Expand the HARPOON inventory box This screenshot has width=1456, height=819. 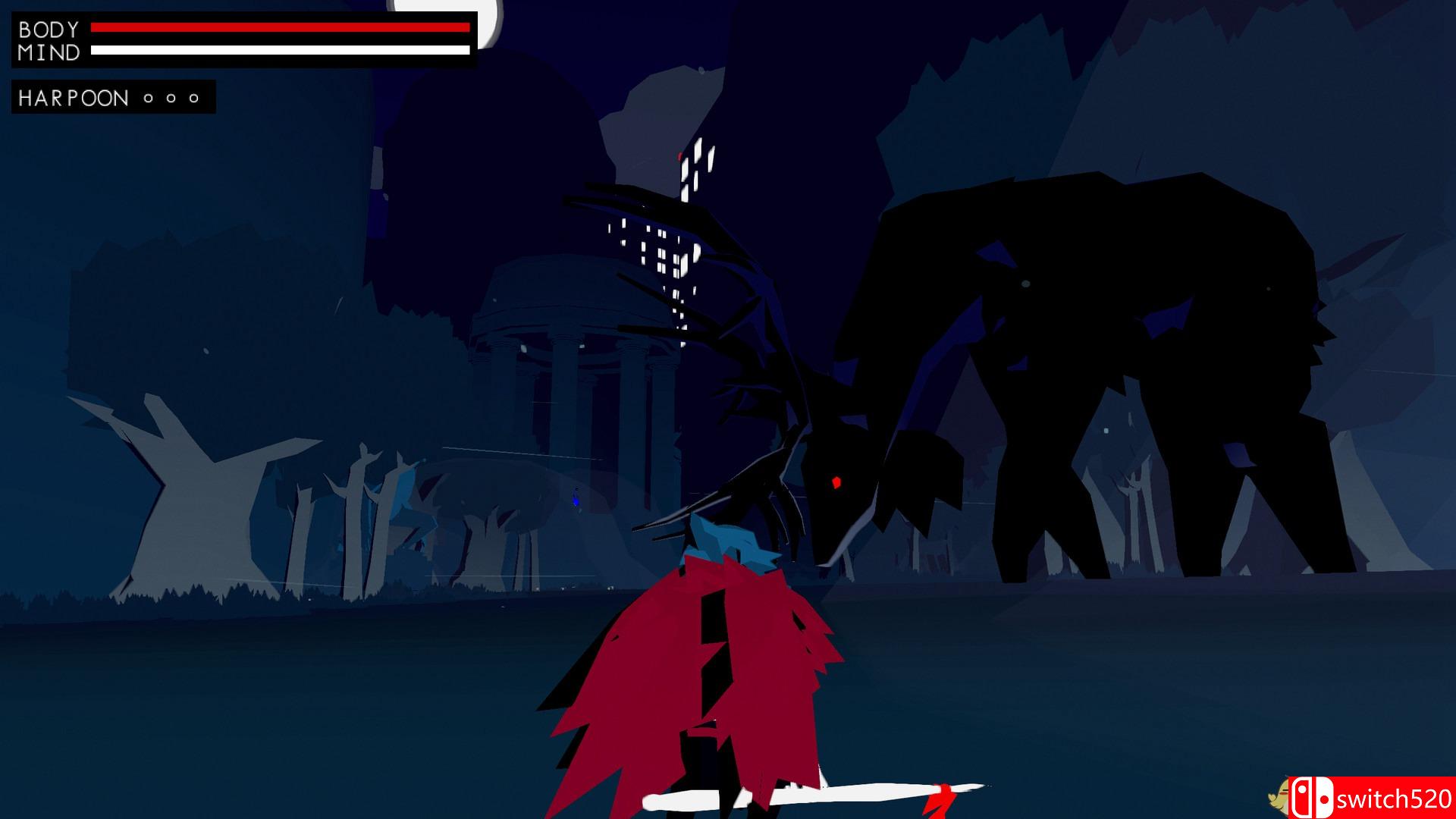pos(110,96)
